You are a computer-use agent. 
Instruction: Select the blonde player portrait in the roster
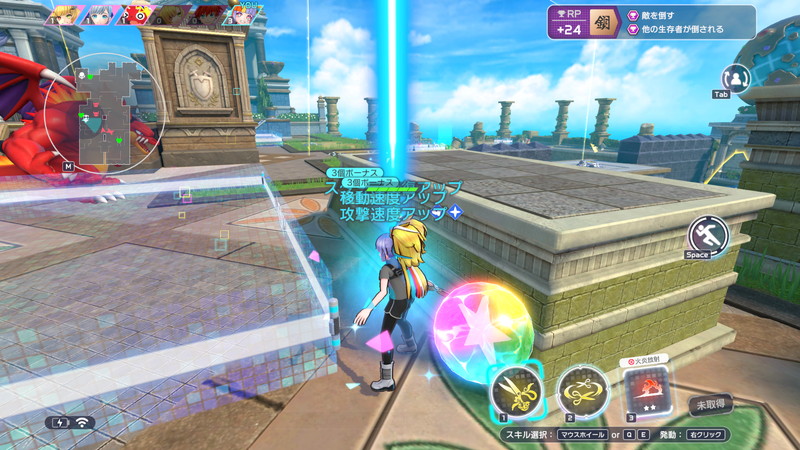65,14
